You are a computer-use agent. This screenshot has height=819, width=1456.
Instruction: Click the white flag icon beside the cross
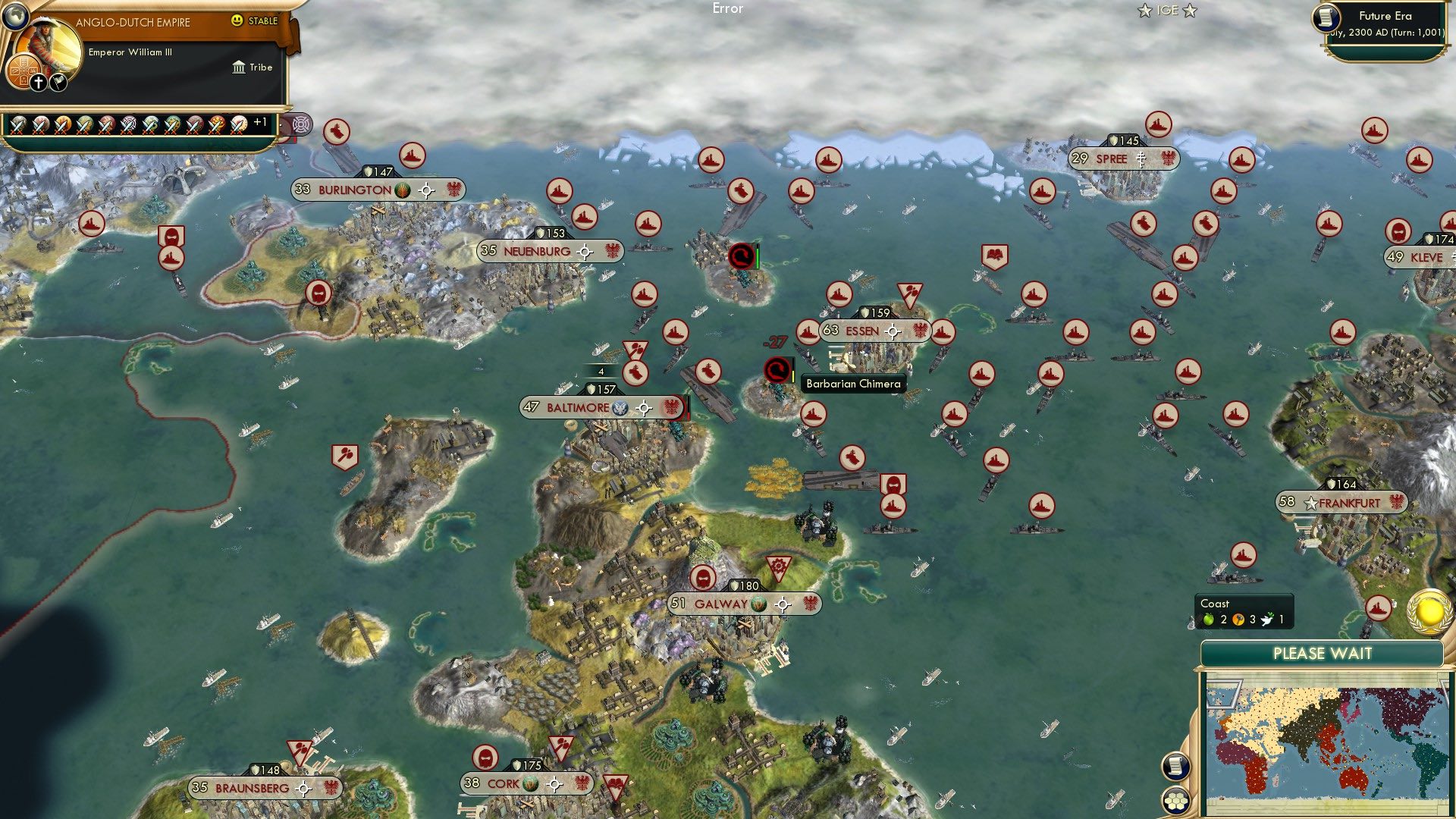tap(58, 82)
